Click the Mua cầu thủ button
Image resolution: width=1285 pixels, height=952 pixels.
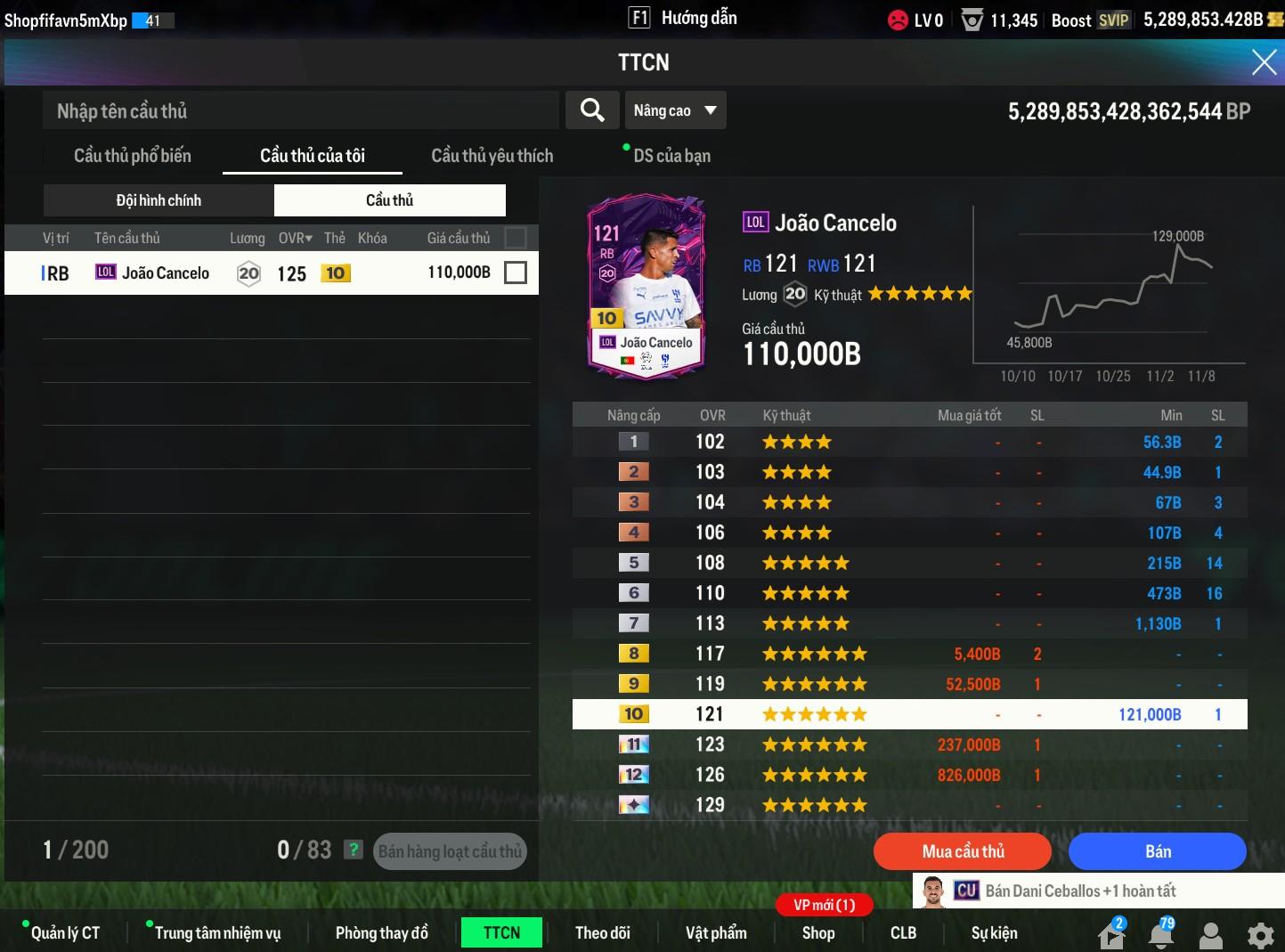click(963, 851)
